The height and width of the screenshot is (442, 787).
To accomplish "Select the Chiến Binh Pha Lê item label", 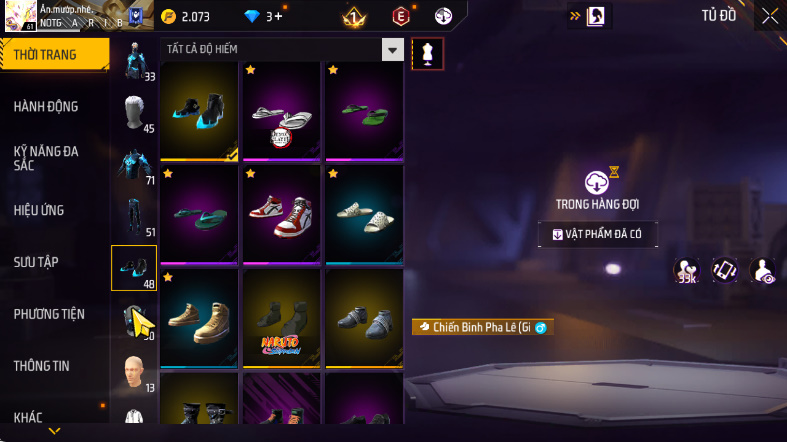I will (482, 327).
